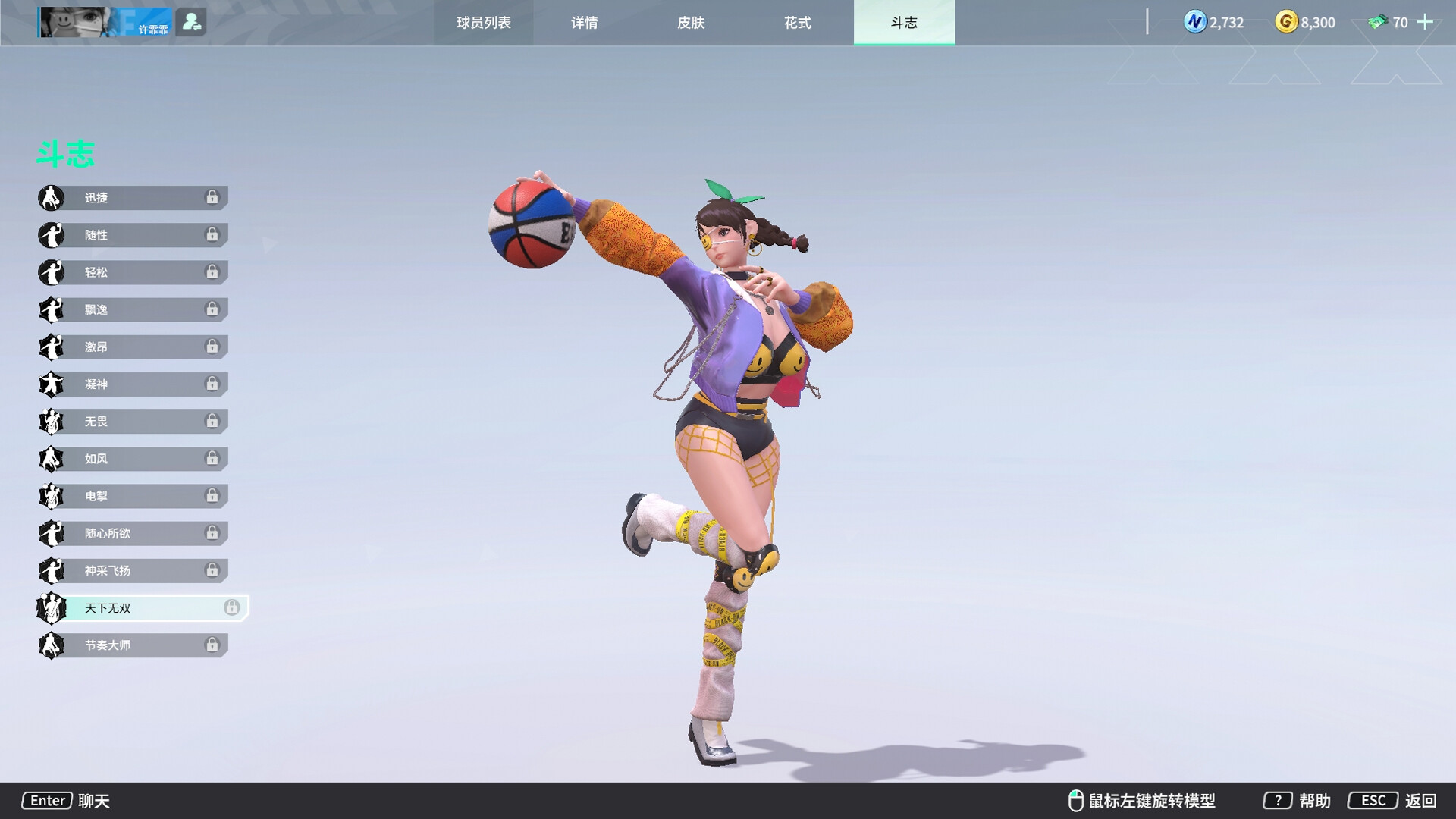Select the 随性 stance icon
Screen dimensions: 1456x819
pyautogui.click(x=50, y=235)
